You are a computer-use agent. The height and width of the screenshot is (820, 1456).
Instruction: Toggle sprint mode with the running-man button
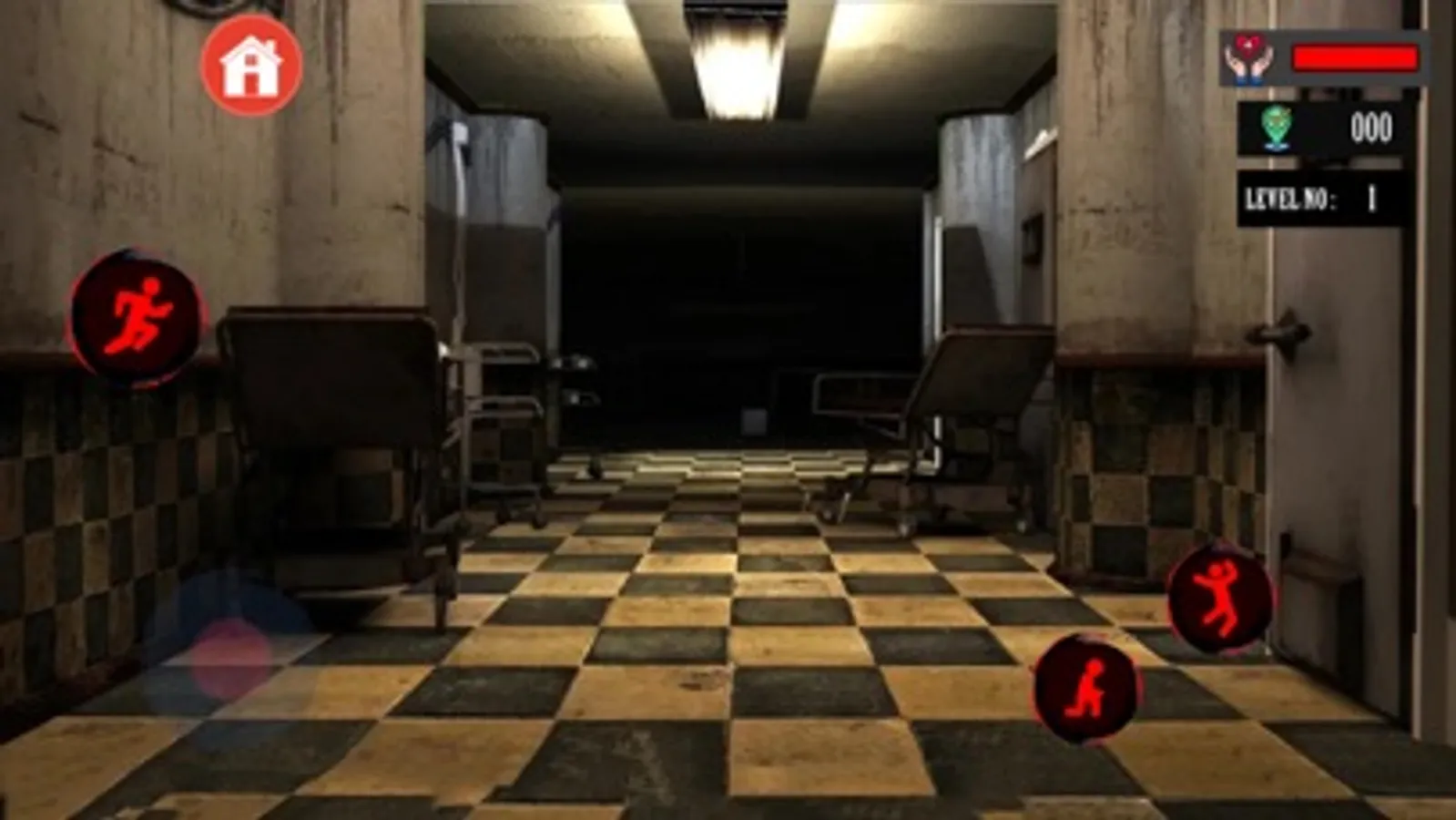[x=138, y=314]
